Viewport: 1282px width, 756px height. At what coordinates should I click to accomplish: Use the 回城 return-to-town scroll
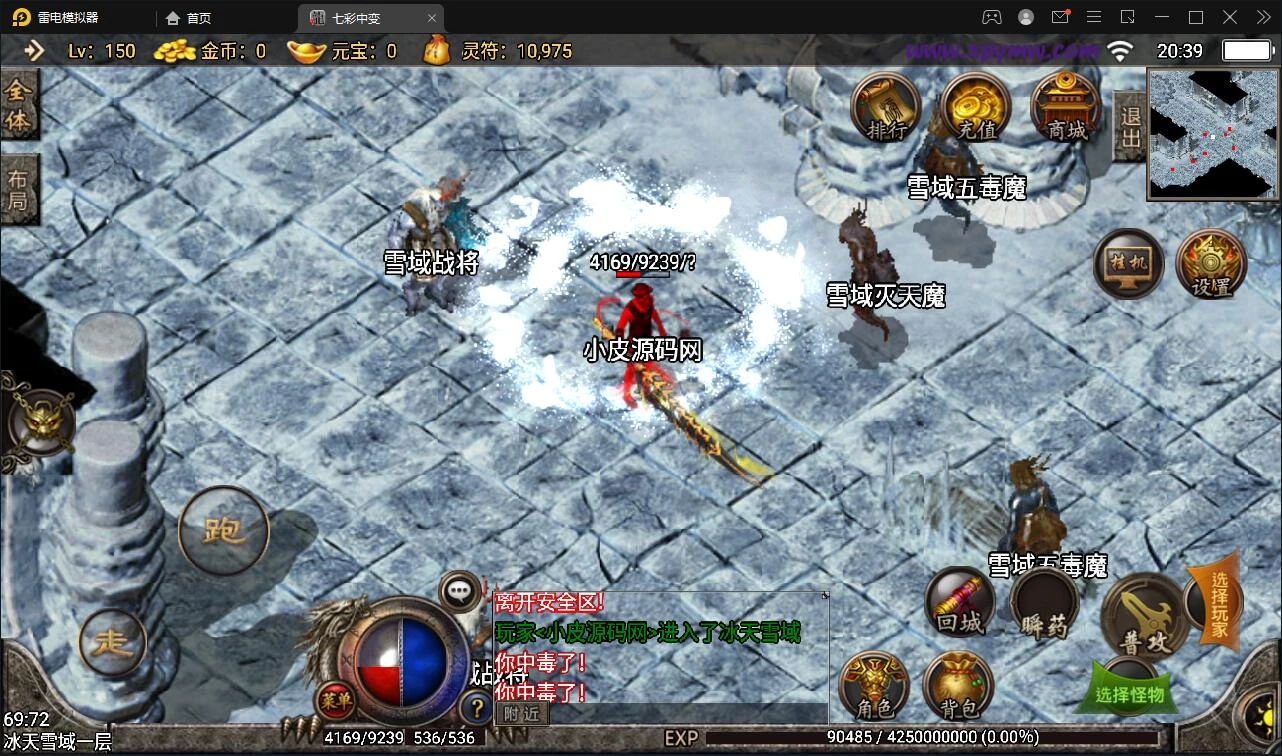[x=960, y=602]
